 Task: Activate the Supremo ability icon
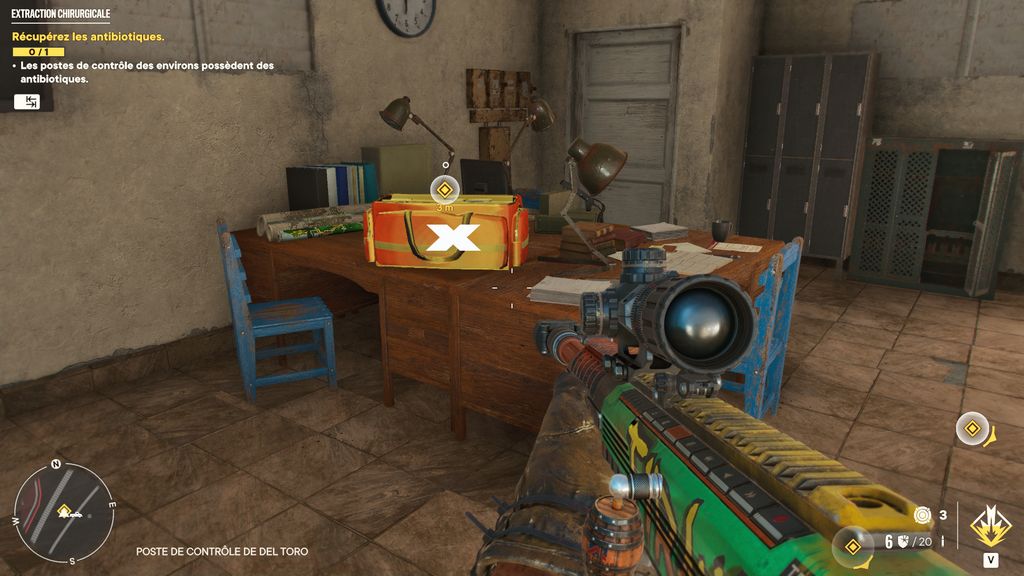tap(990, 526)
